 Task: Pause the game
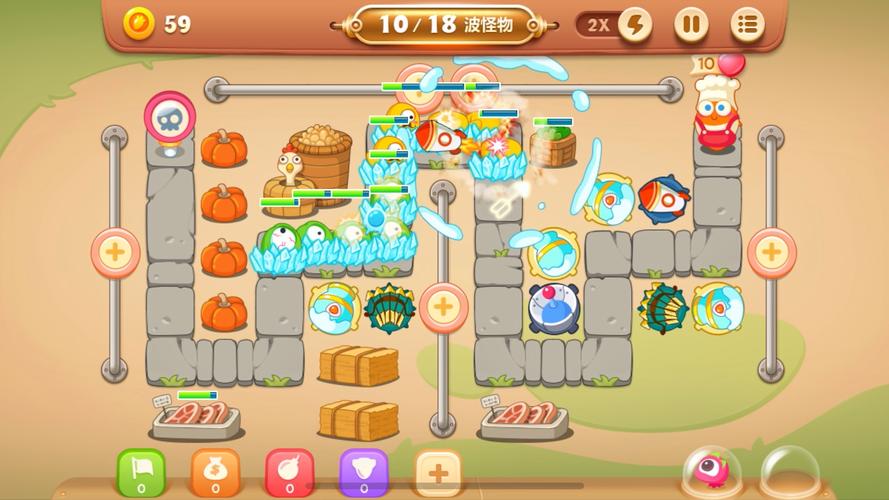click(690, 25)
